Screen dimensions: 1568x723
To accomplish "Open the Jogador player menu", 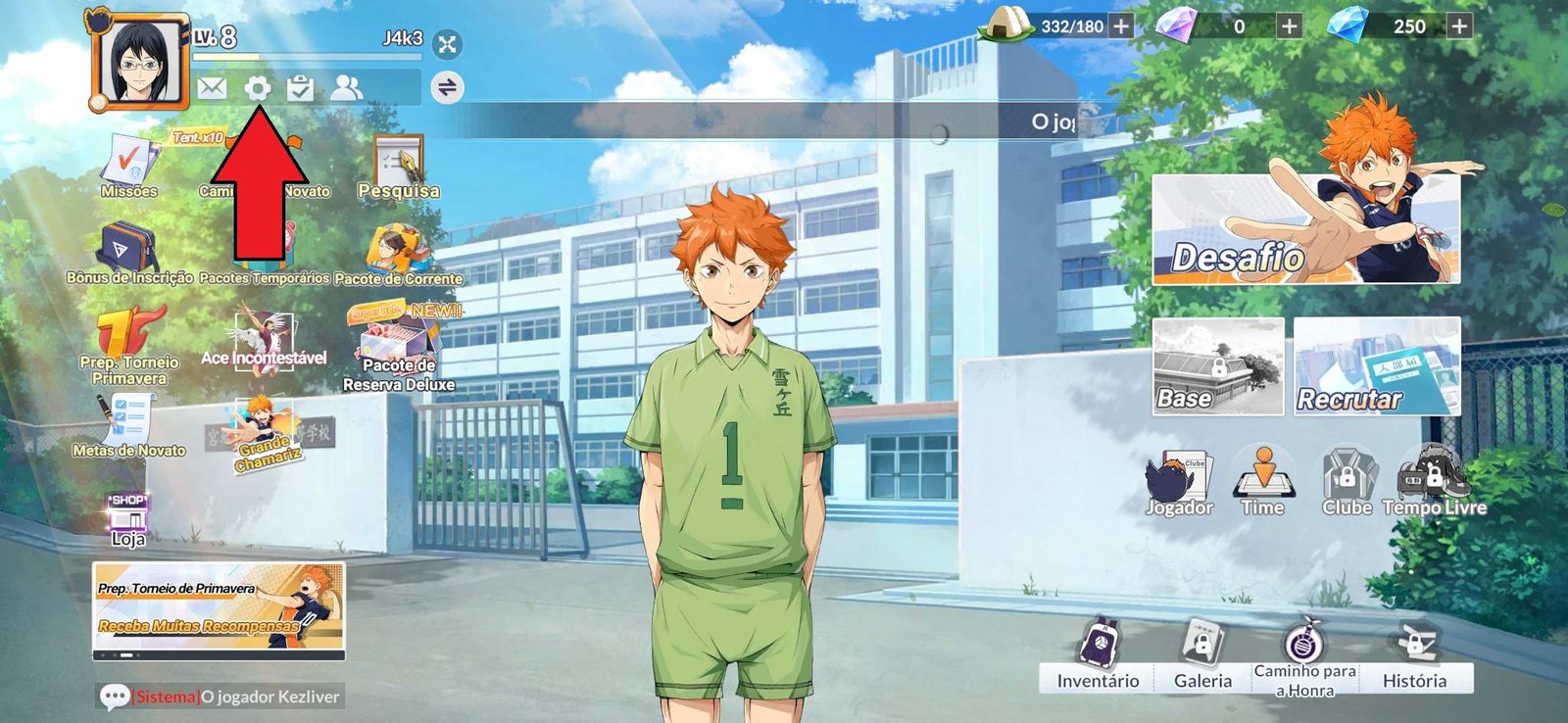I will (x=1180, y=482).
